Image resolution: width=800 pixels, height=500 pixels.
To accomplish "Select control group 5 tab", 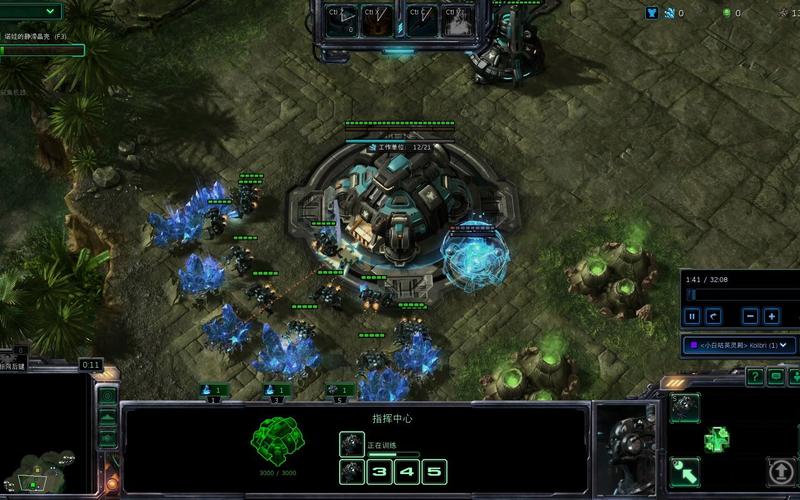I will coord(340,390).
